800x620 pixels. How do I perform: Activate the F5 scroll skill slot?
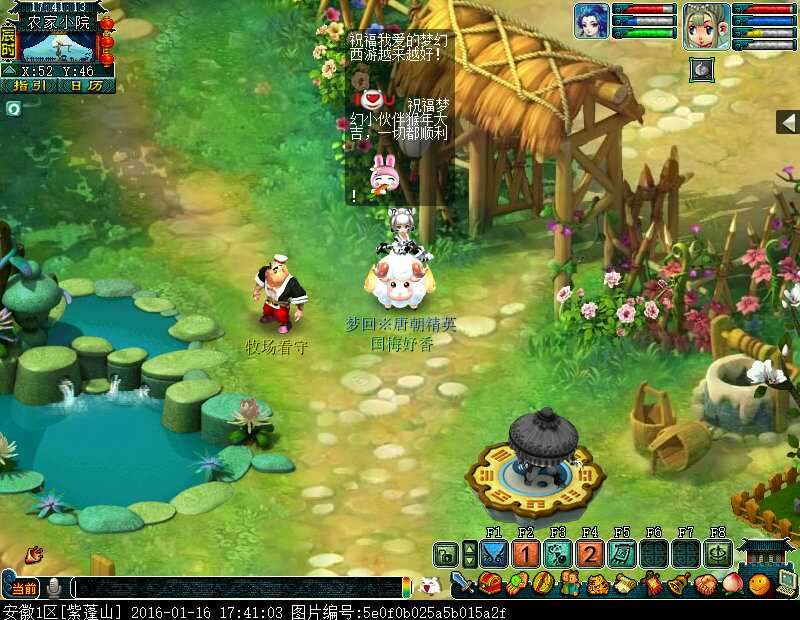click(x=622, y=554)
